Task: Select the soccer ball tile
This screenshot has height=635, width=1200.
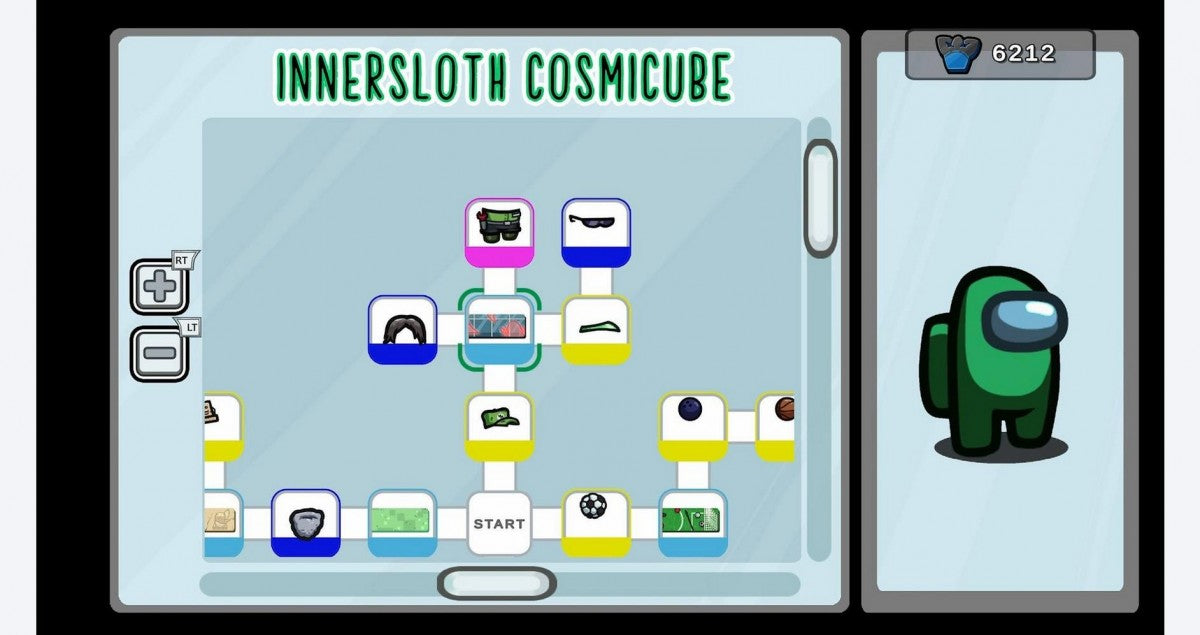Action: point(596,521)
